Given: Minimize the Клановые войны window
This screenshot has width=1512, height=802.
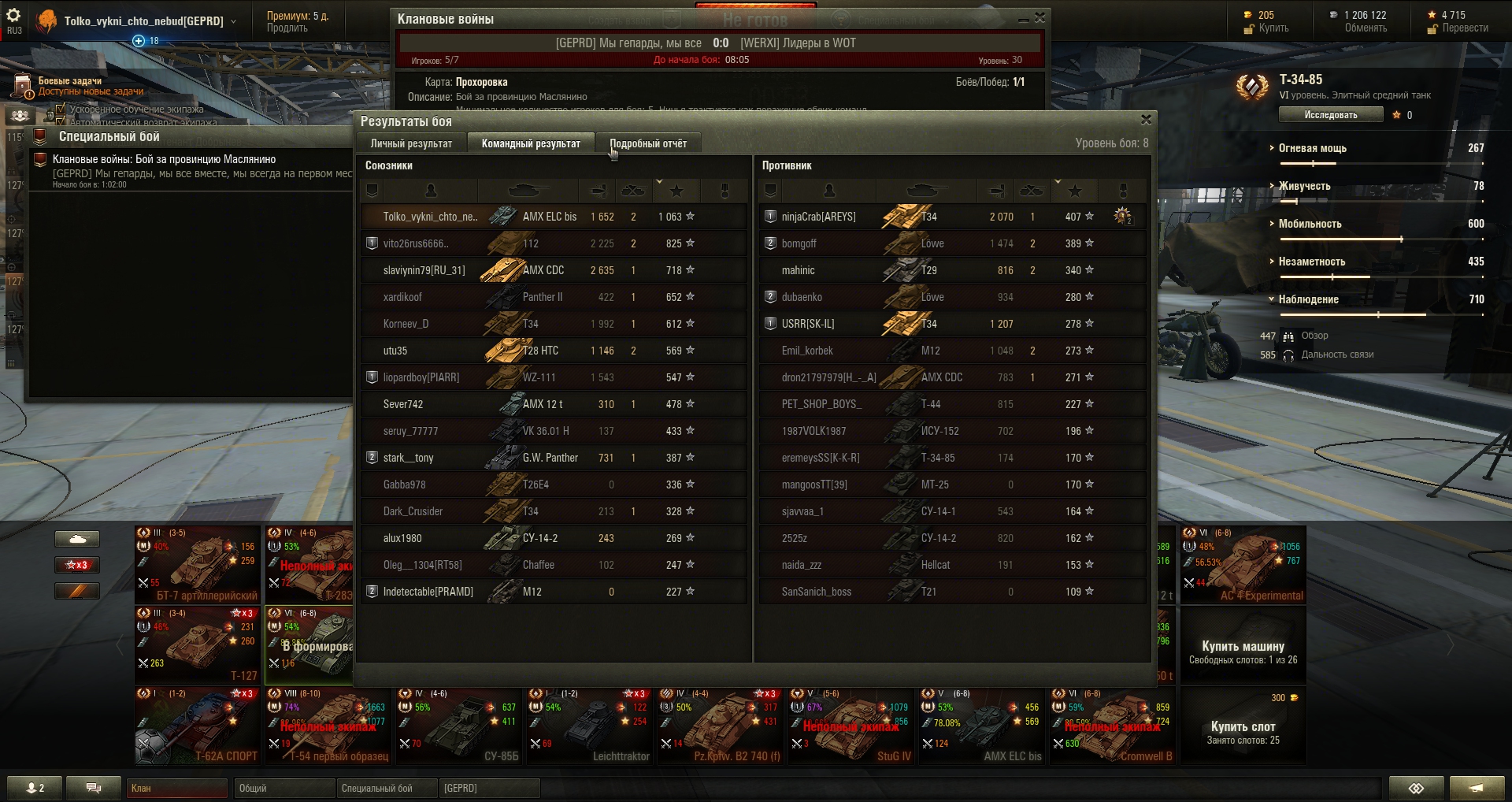Looking at the screenshot, I should coord(1023,19).
